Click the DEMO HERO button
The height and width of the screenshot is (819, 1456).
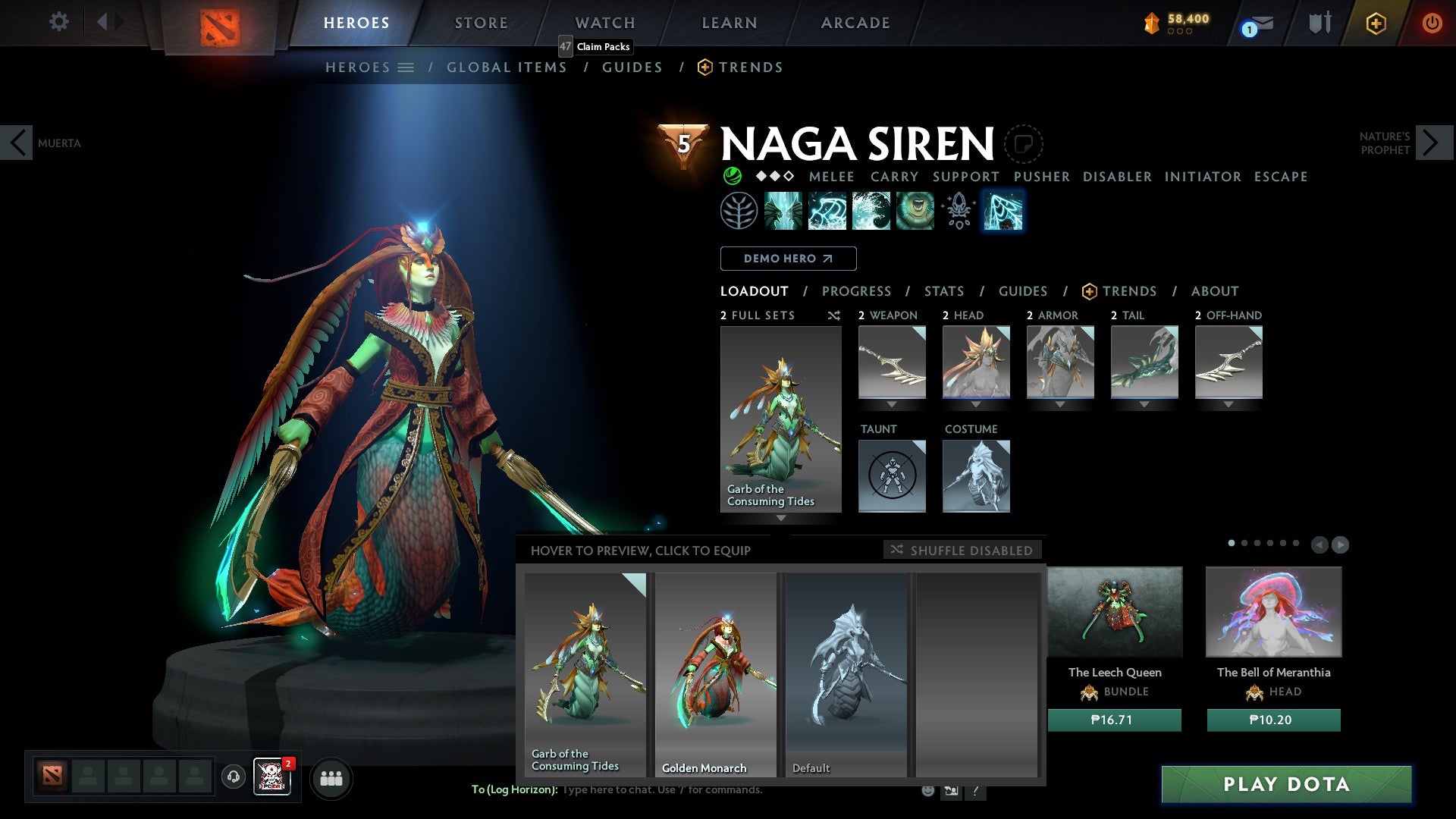[x=788, y=259]
